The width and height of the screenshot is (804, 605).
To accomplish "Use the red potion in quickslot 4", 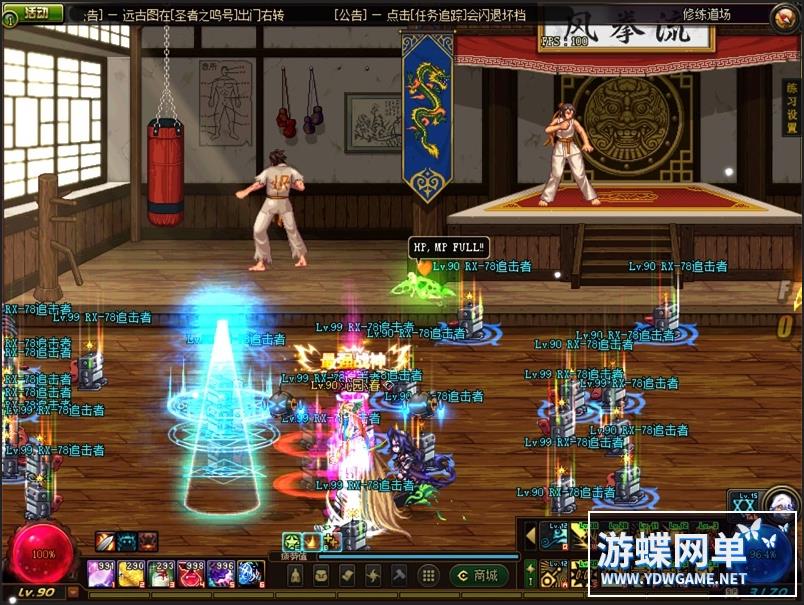I will tap(191, 573).
